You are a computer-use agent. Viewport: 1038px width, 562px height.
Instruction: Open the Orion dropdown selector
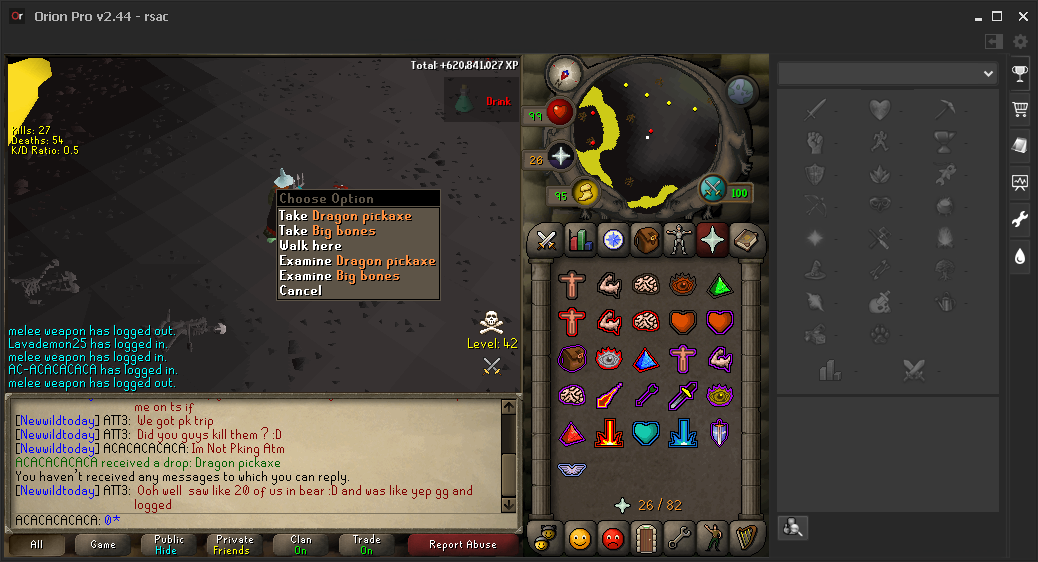click(x=888, y=74)
